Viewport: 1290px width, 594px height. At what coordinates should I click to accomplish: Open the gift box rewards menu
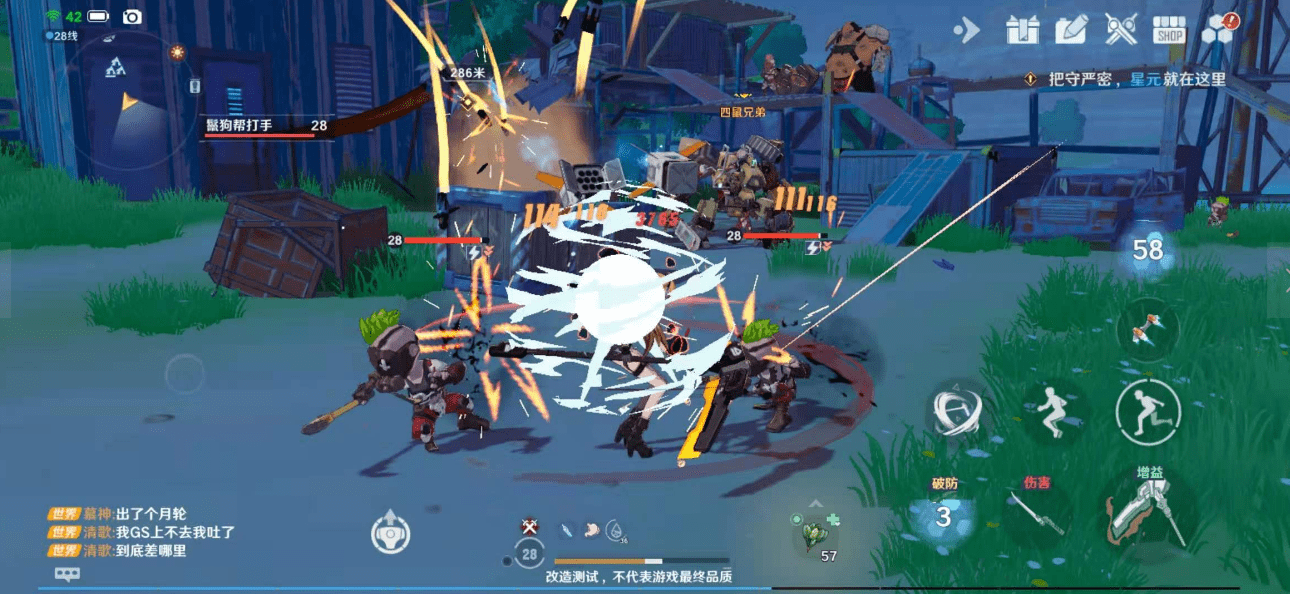click(1022, 30)
